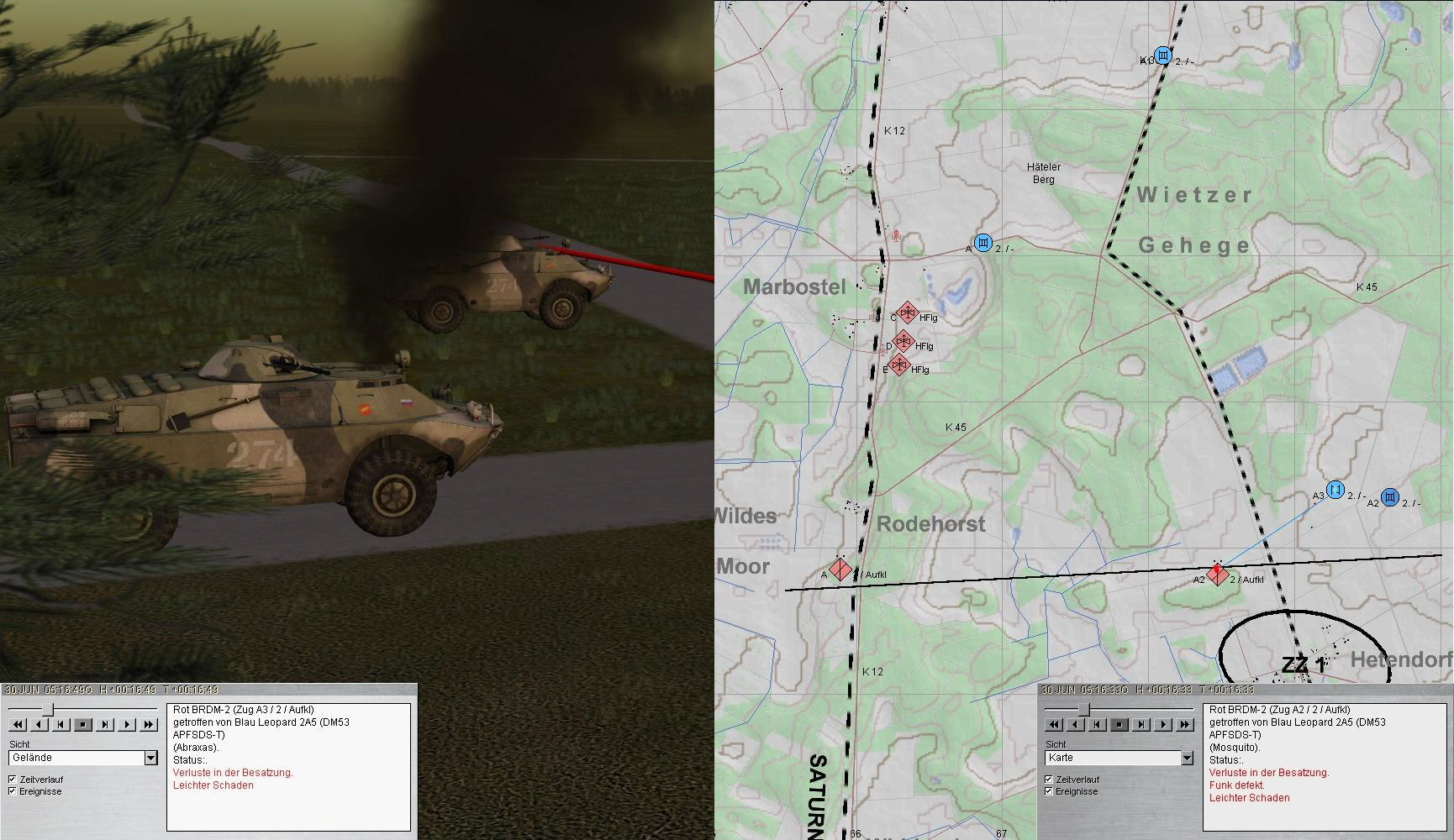Screen dimensions: 1454x840
Task: Select red recon unit A2 Aufkl marker
Action: [1218, 575]
